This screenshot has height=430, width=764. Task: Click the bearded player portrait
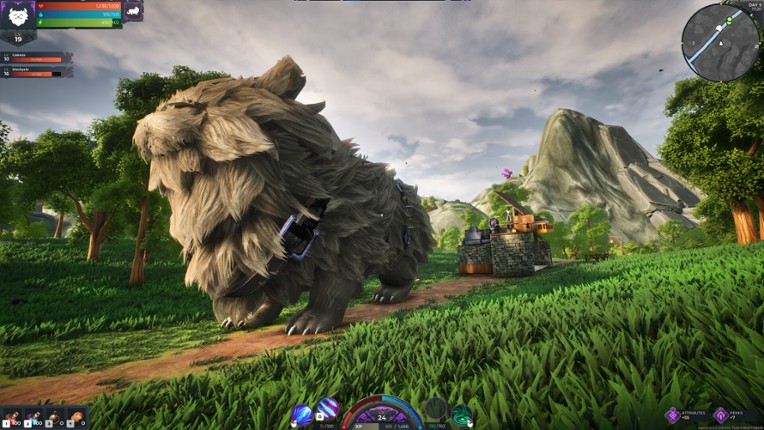click(x=18, y=17)
